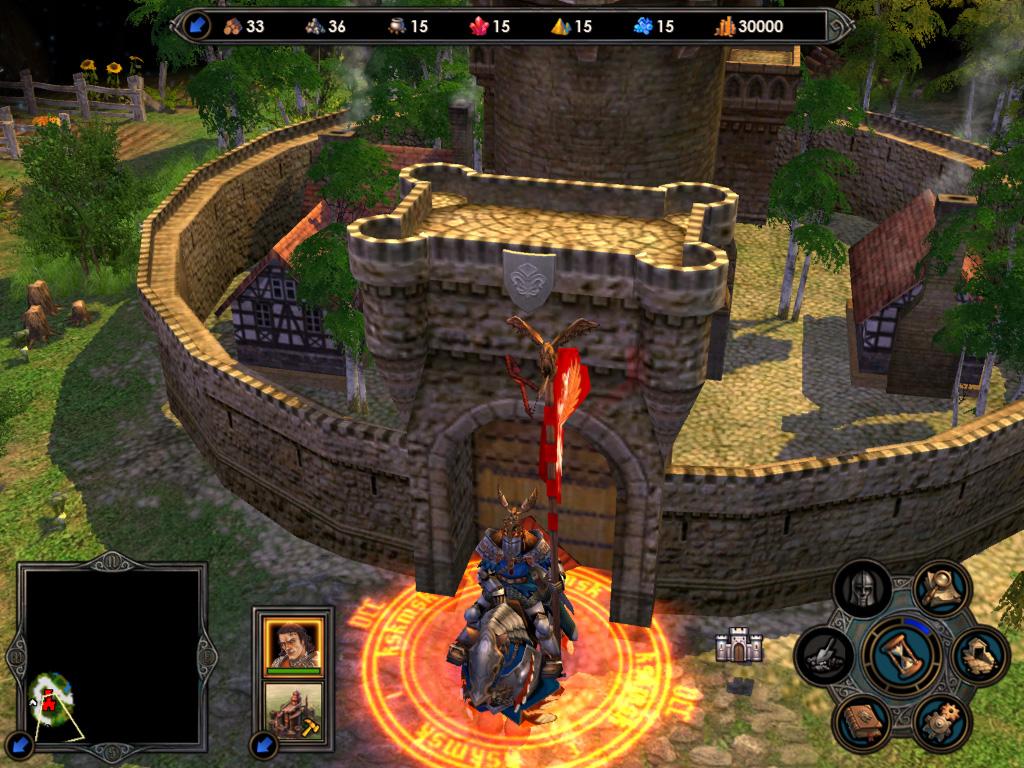Collapse the resource bar with blue arrow
1024x768 pixels.
coord(197,27)
